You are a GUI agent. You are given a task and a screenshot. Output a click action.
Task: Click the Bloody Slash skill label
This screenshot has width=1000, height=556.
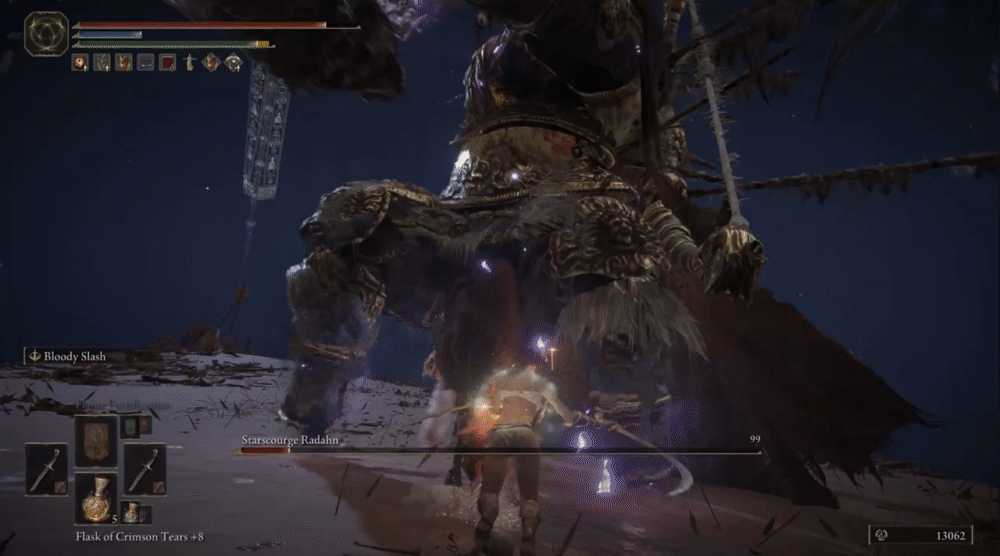point(75,356)
